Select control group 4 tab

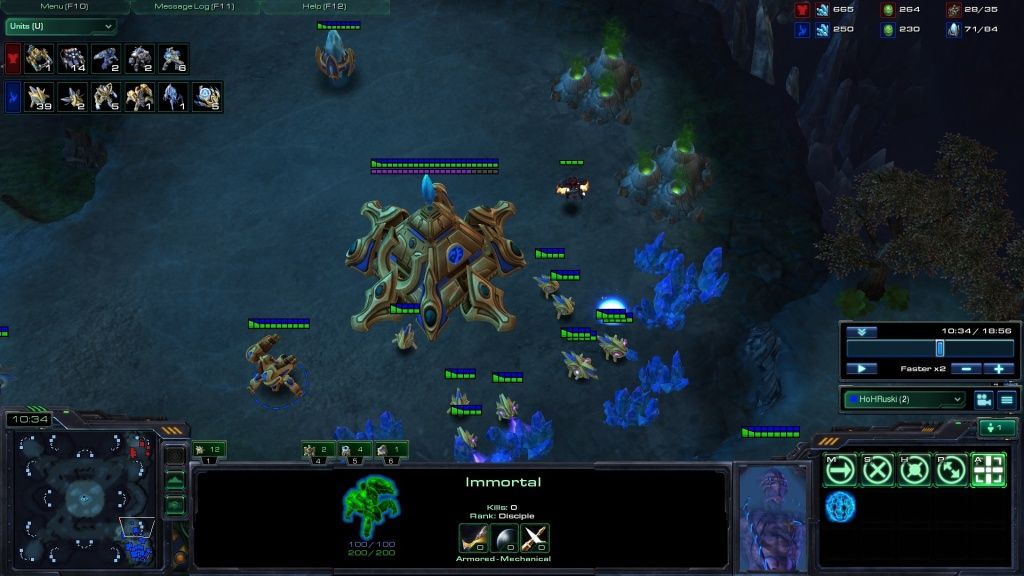click(x=317, y=451)
